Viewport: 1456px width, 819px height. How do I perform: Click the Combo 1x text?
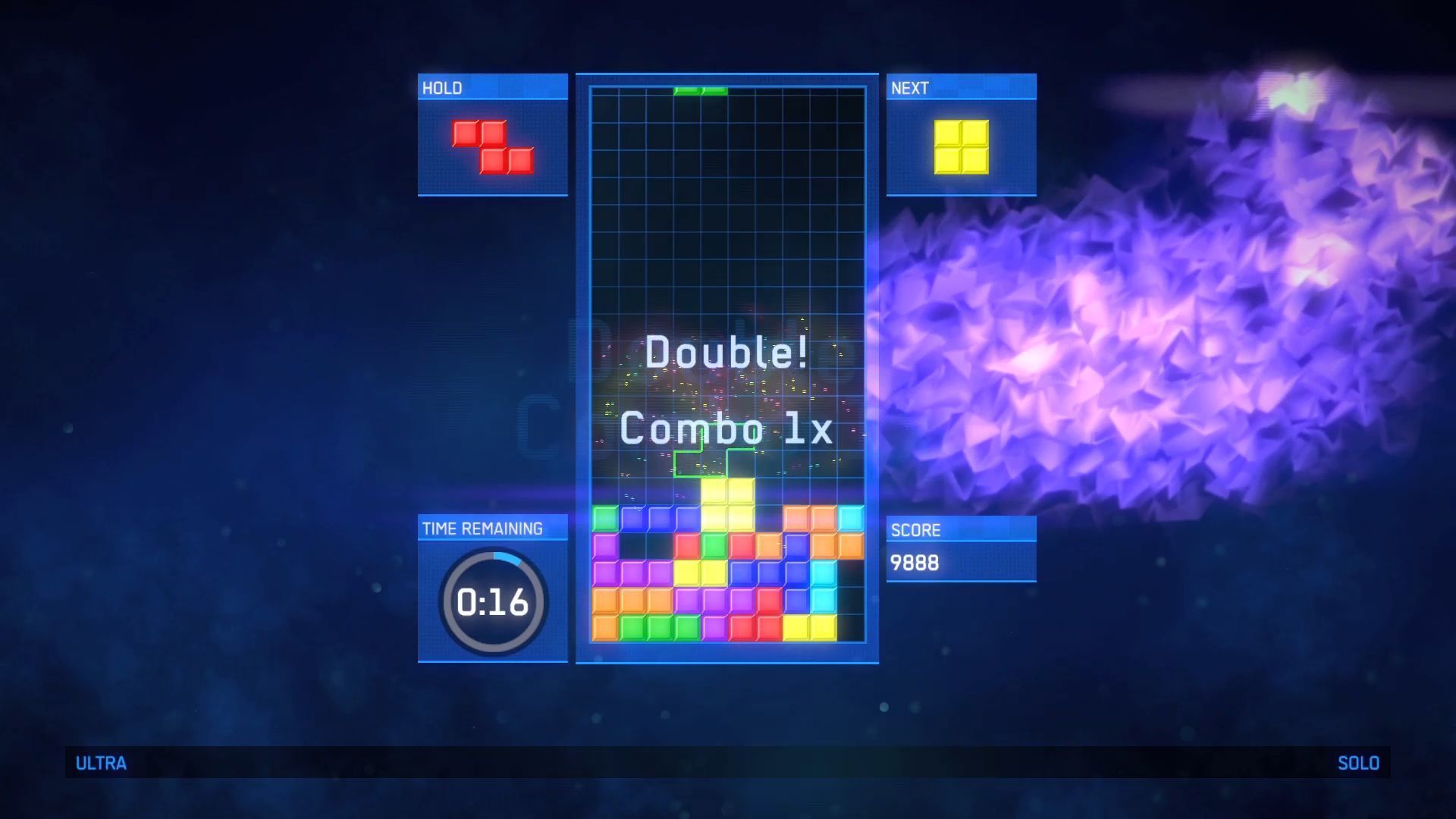coord(726,429)
